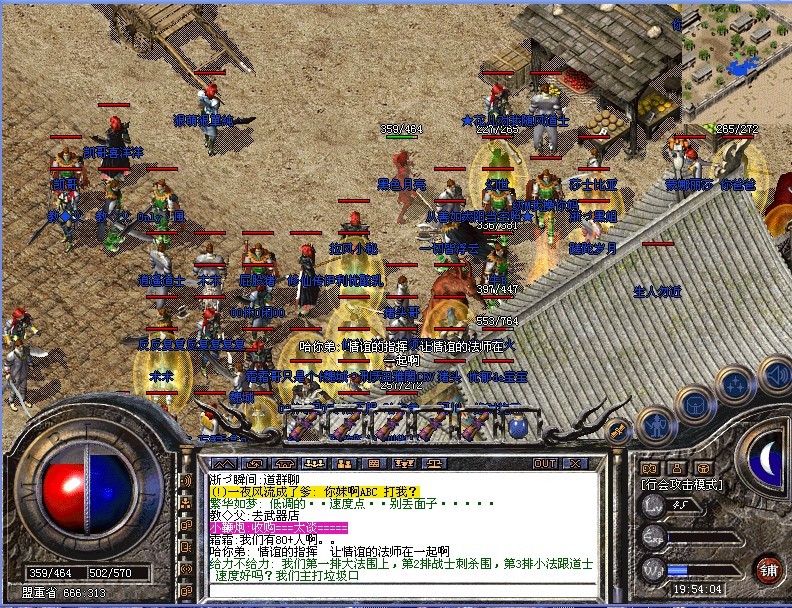Click the first arrow button above the chat

tap(224, 464)
